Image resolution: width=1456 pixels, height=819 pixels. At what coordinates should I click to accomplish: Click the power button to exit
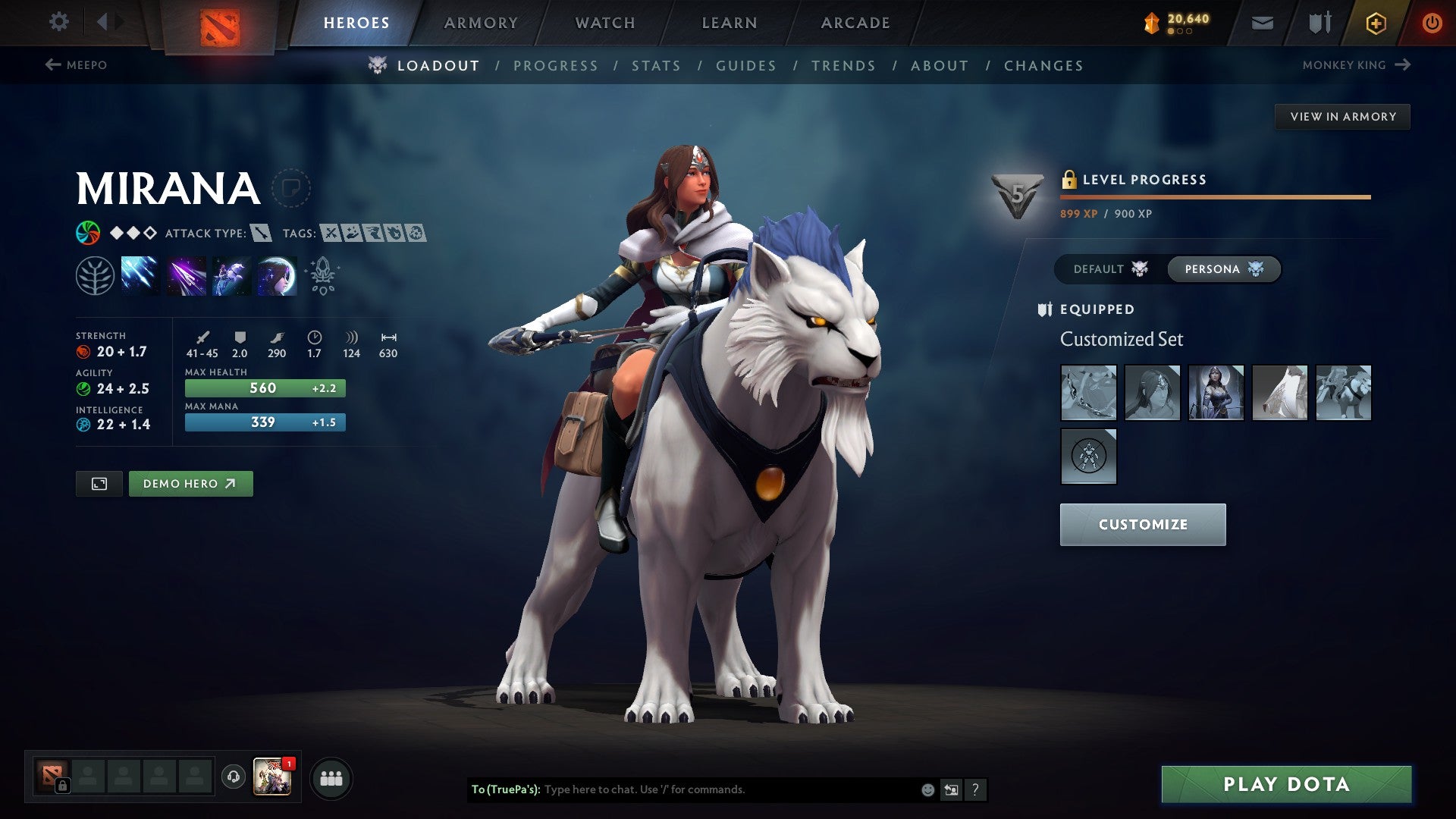(x=1432, y=22)
